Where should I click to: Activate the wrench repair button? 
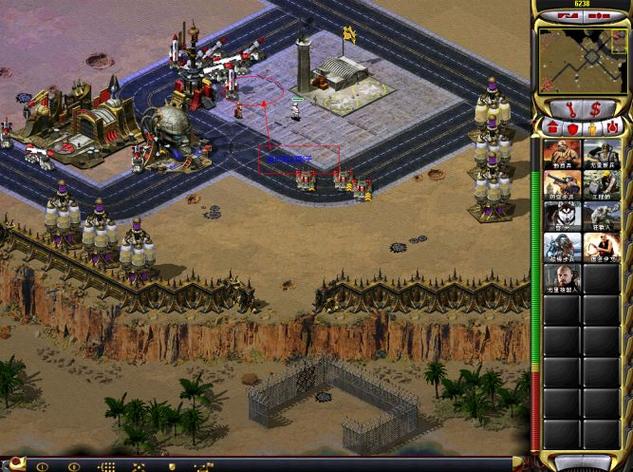(x=570, y=108)
